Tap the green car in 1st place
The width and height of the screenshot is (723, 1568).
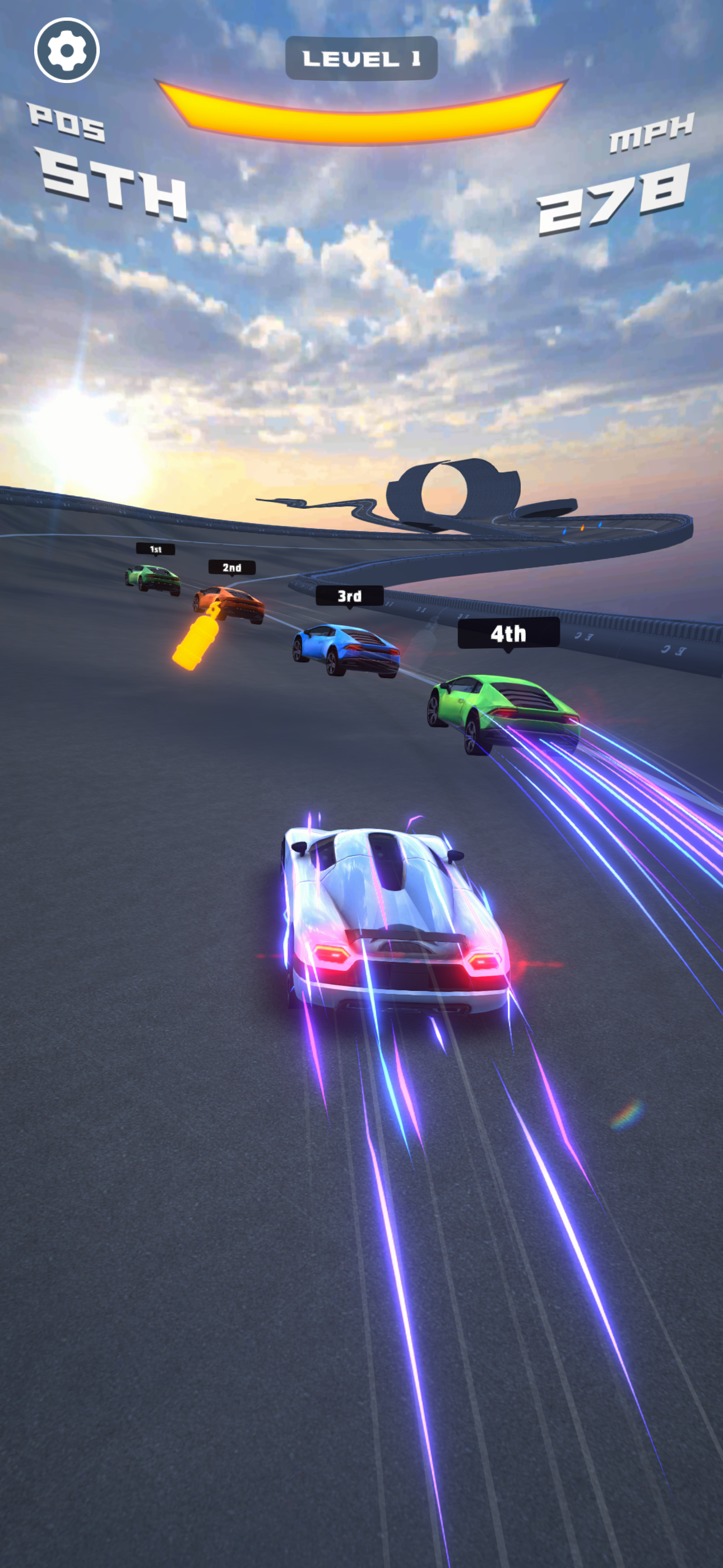click(152, 578)
